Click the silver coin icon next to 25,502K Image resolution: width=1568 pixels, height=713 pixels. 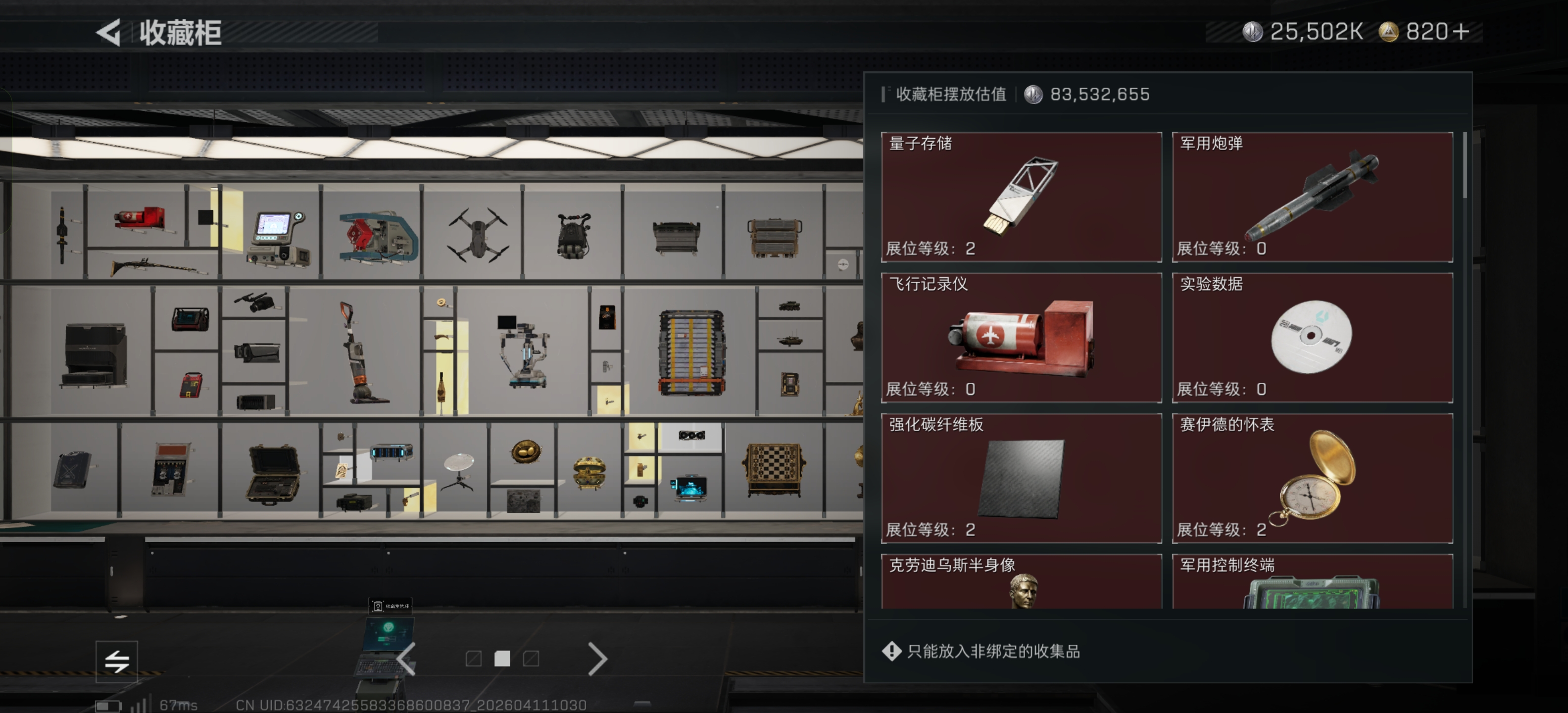tap(1251, 32)
